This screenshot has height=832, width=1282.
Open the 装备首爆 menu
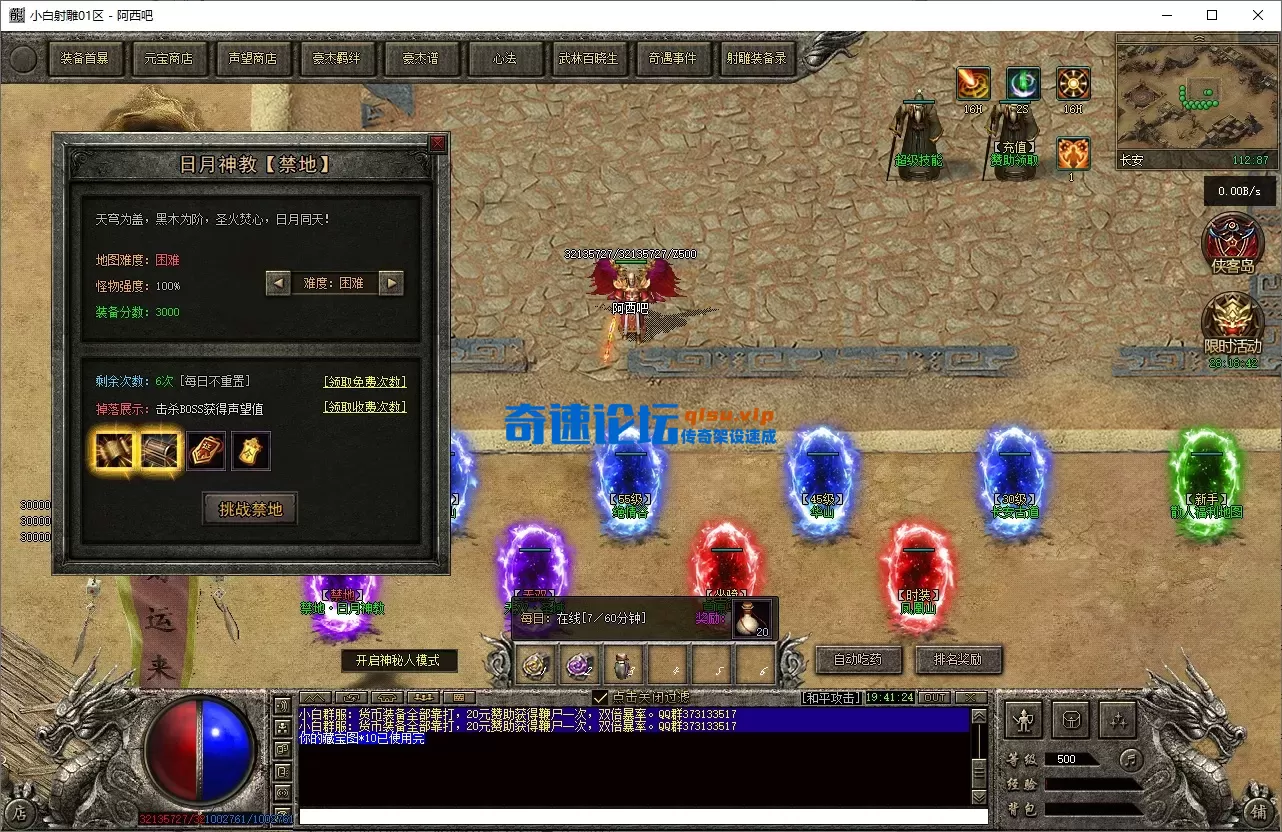click(84, 58)
